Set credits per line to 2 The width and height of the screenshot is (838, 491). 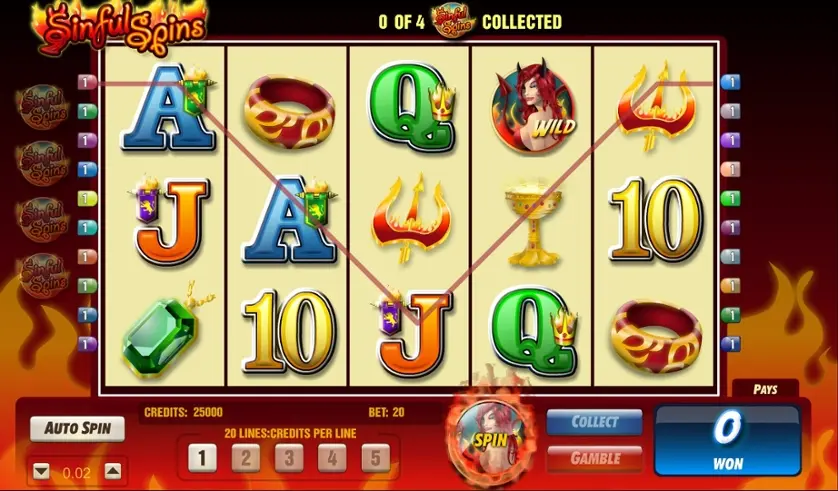point(245,458)
